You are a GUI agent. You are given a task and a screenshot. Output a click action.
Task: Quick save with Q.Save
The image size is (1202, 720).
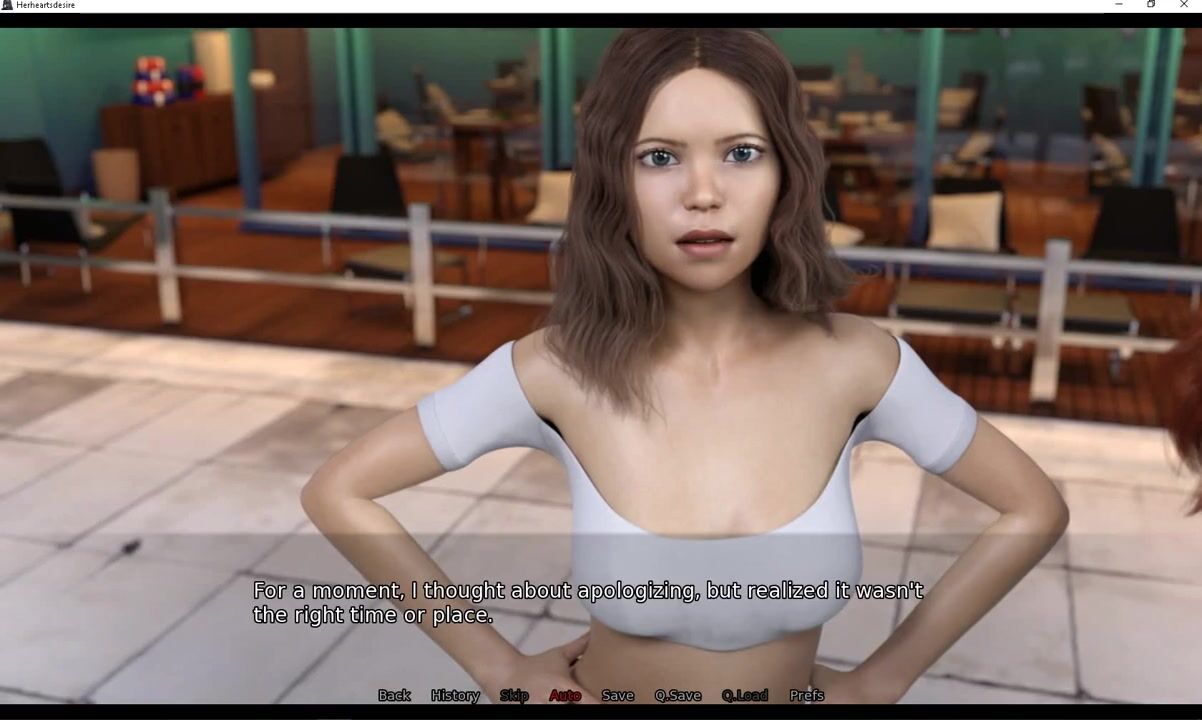[x=678, y=695]
